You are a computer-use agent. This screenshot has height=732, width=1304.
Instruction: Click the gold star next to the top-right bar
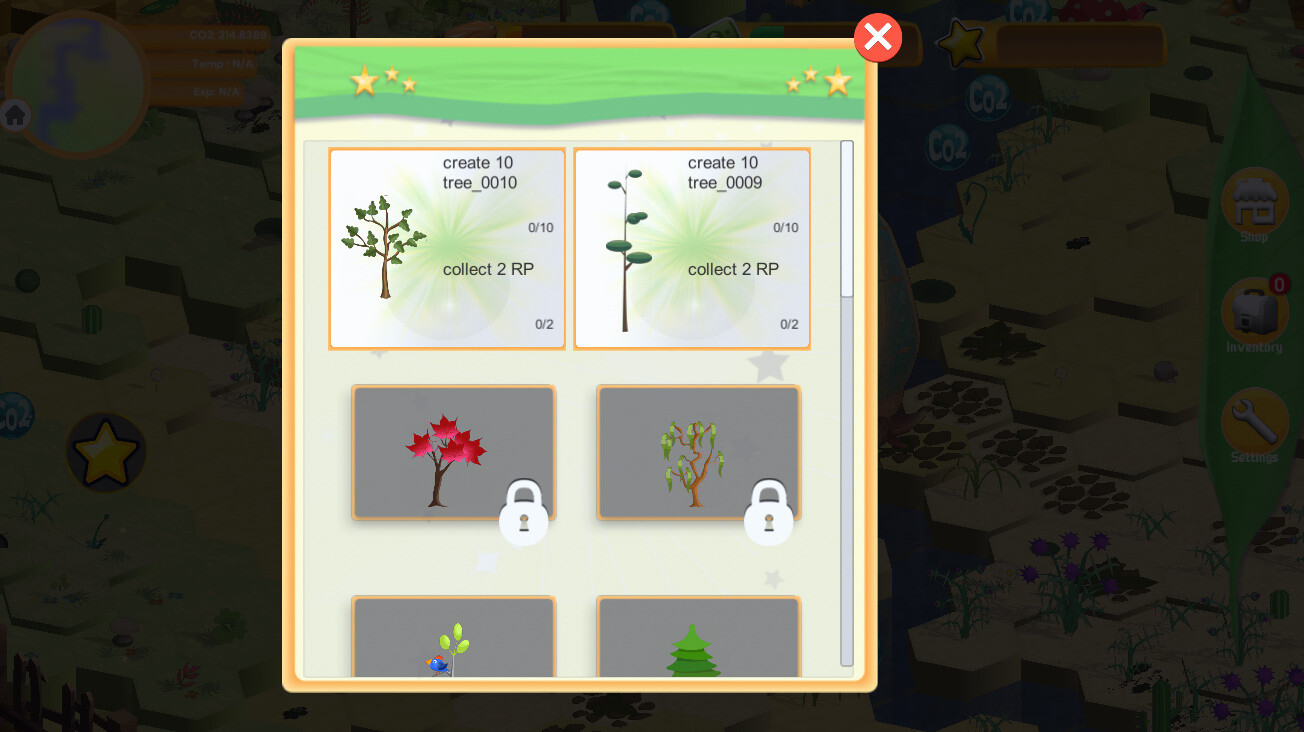959,43
